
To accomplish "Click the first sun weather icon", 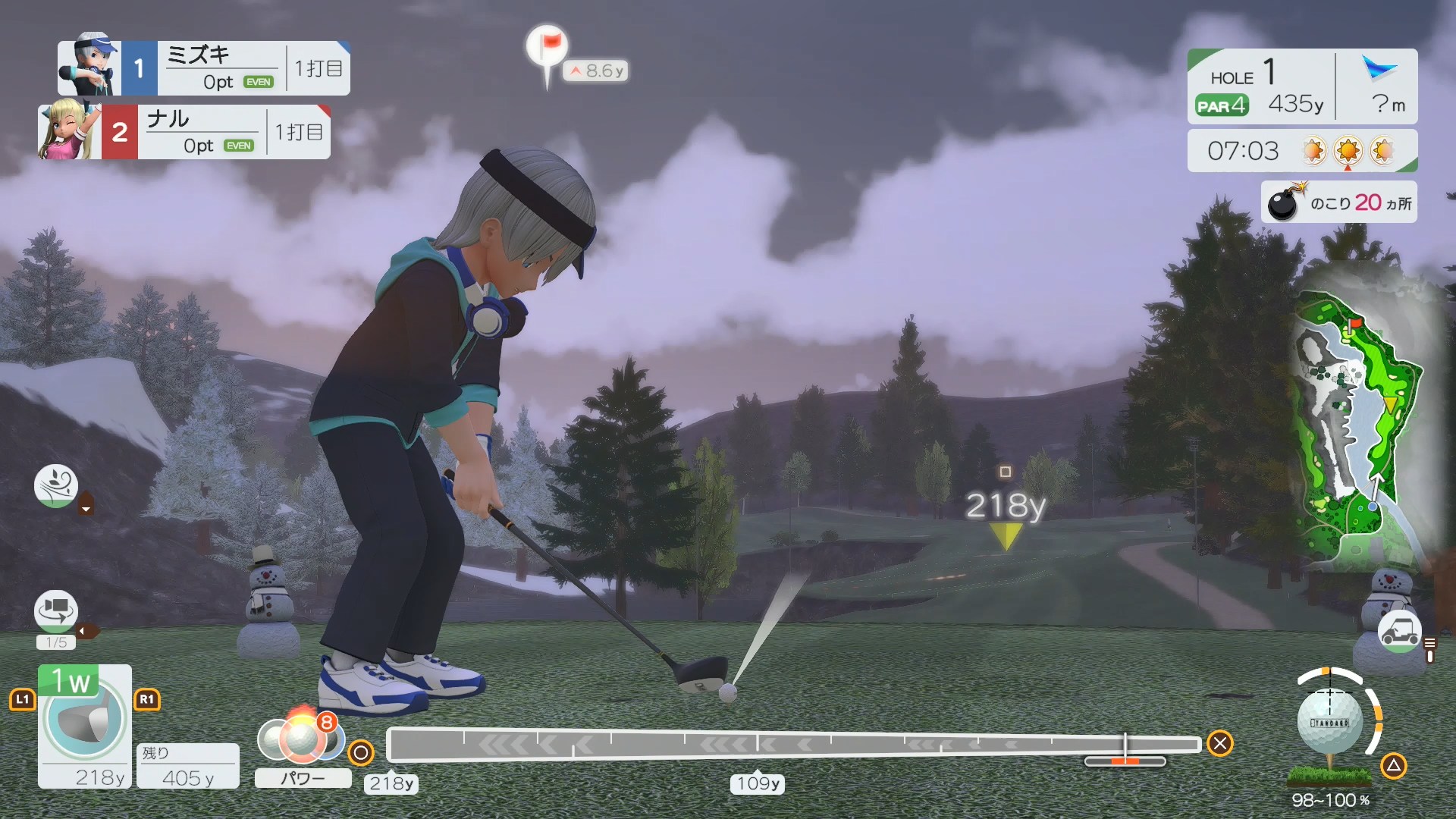I will click(1313, 151).
